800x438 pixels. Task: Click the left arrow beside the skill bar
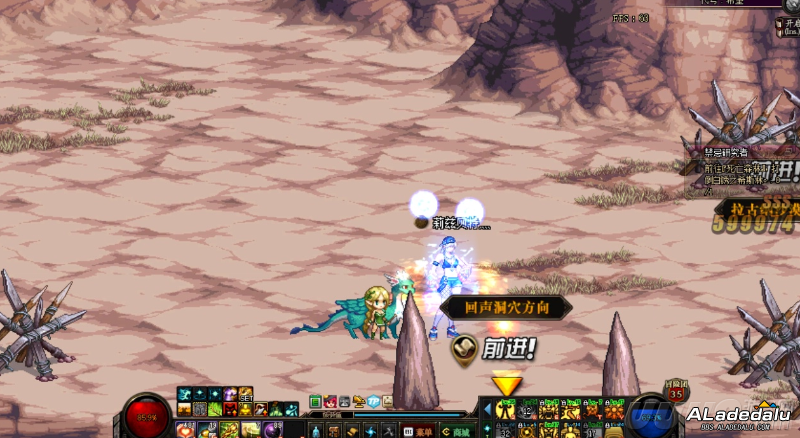pyautogui.click(x=487, y=409)
